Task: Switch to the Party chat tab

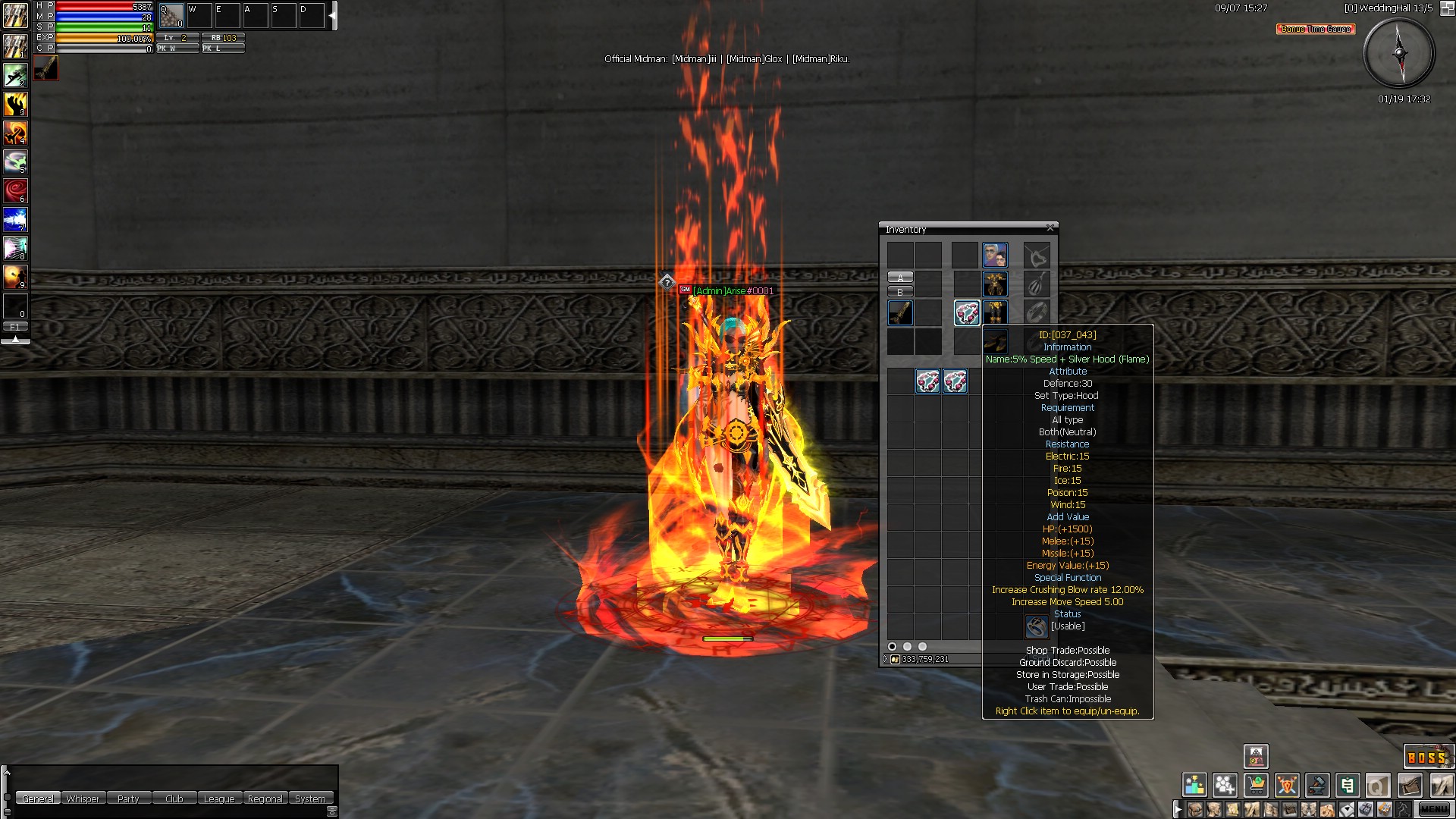Action: [128, 799]
